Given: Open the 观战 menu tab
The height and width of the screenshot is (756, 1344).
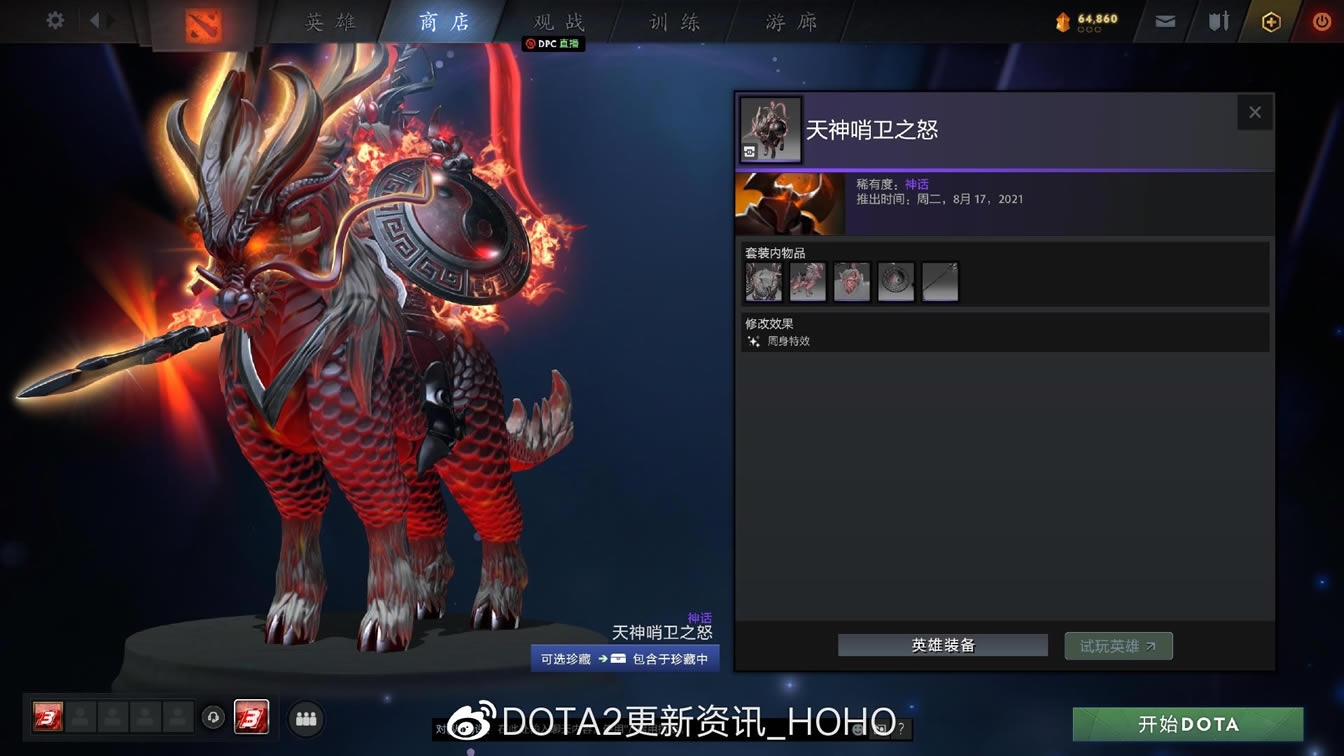Looking at the screenshot, I should (x=556, y=21).
